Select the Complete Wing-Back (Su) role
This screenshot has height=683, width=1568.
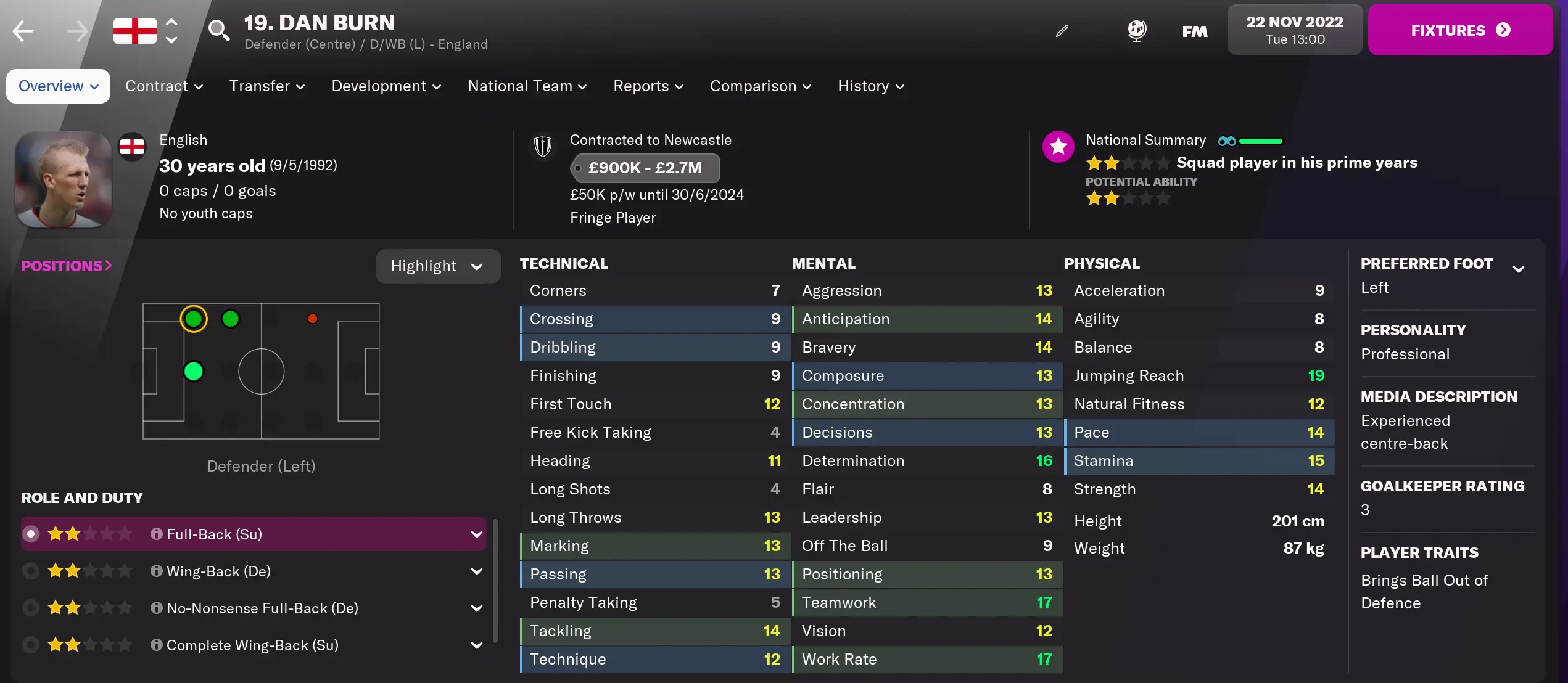click(30, 645)
